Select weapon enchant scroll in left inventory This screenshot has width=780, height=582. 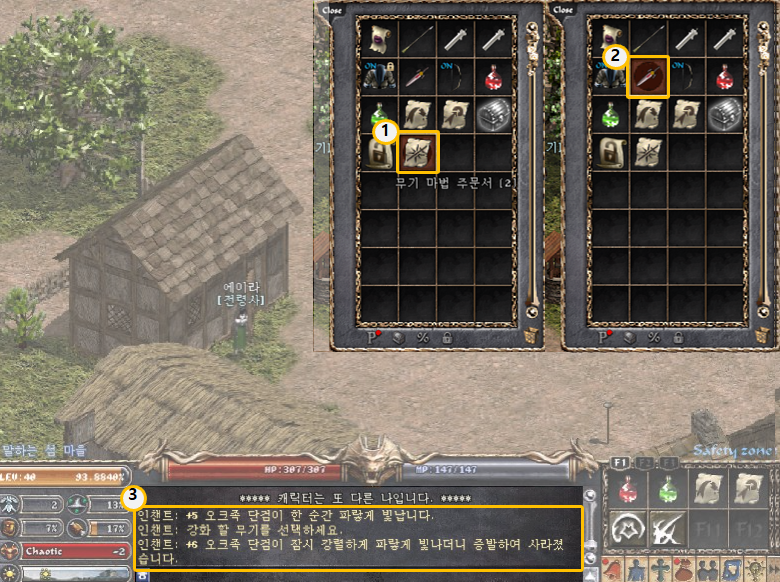click(418, 152)
